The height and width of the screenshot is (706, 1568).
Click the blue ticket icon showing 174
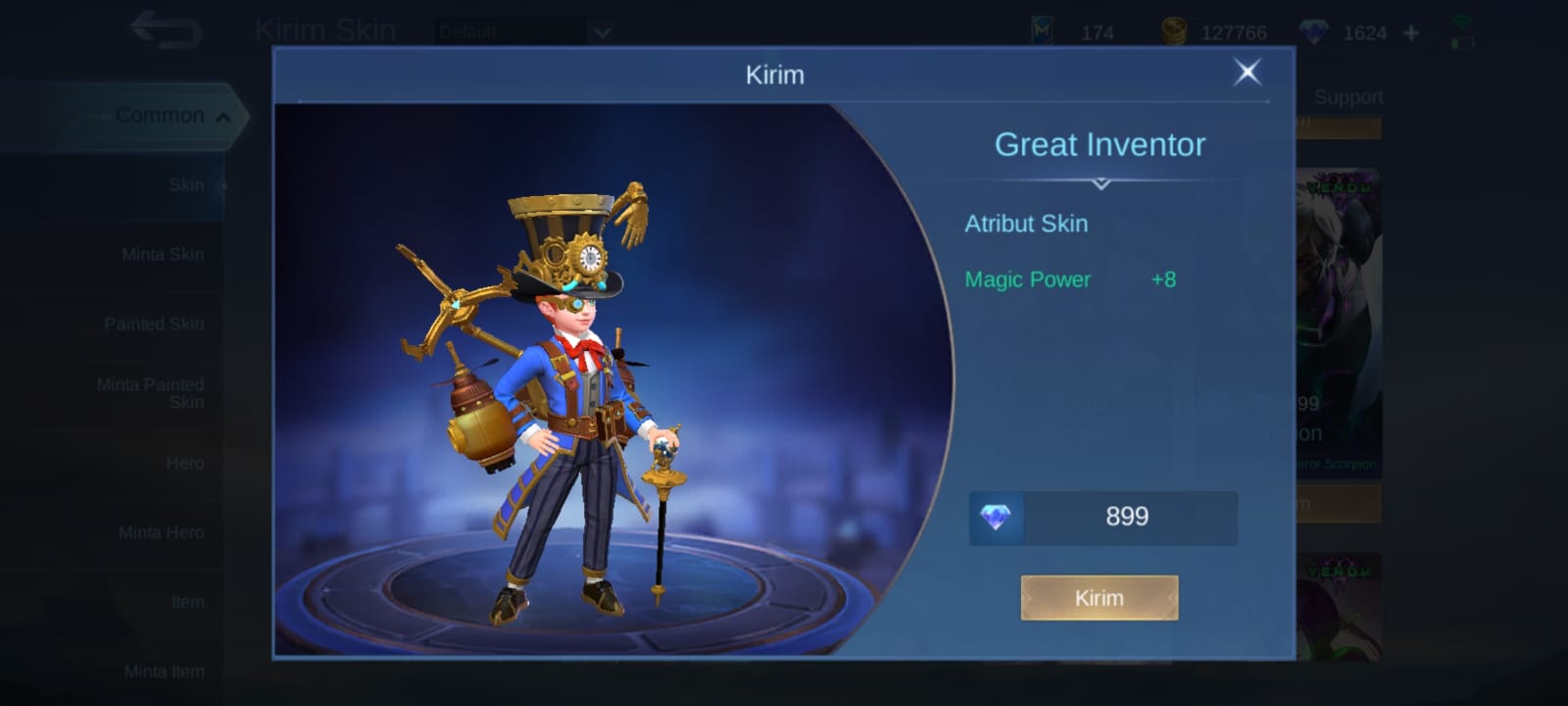coord(1042,29)
